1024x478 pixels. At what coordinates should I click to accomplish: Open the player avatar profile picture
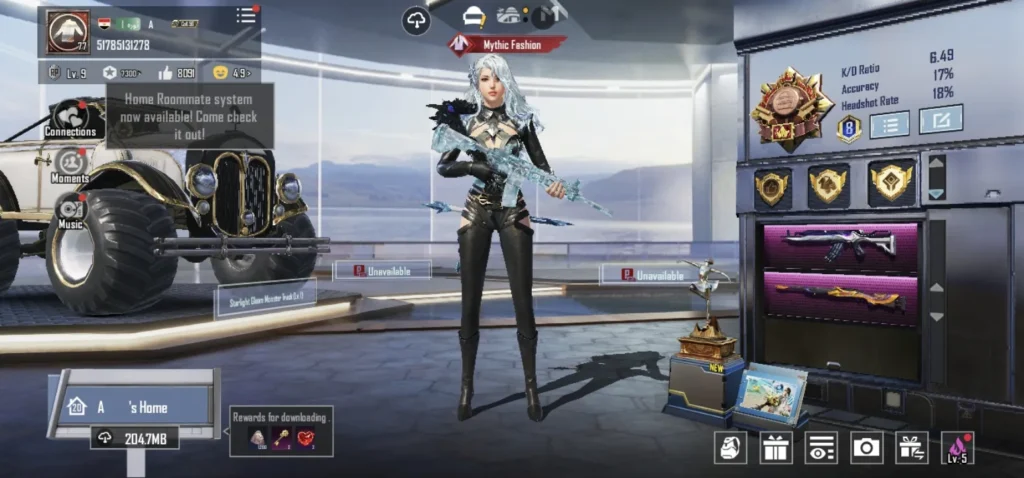(x=68, y=30)
